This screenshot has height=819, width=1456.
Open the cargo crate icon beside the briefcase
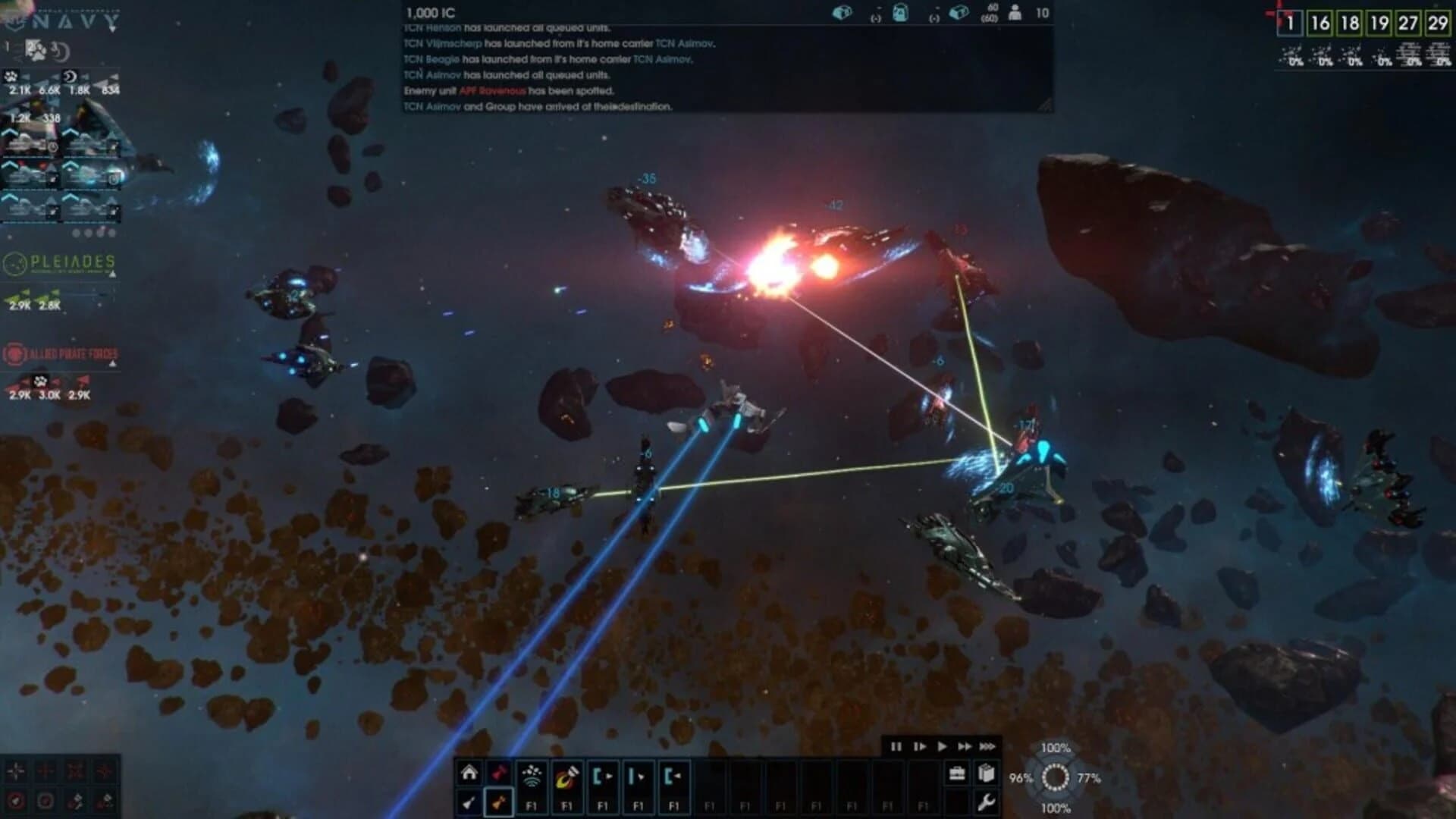(985, 773)
